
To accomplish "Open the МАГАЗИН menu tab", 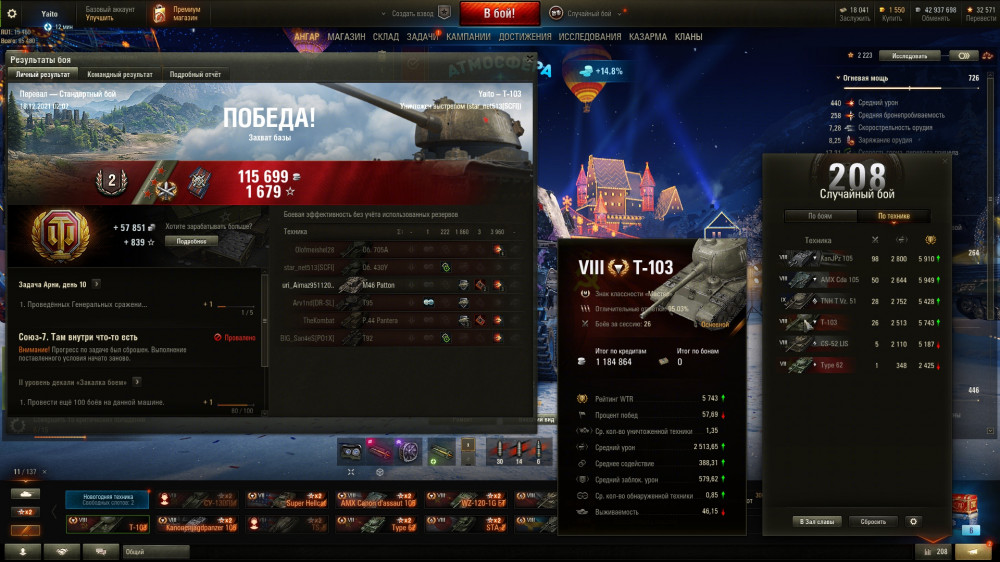I will pos(346,37).
